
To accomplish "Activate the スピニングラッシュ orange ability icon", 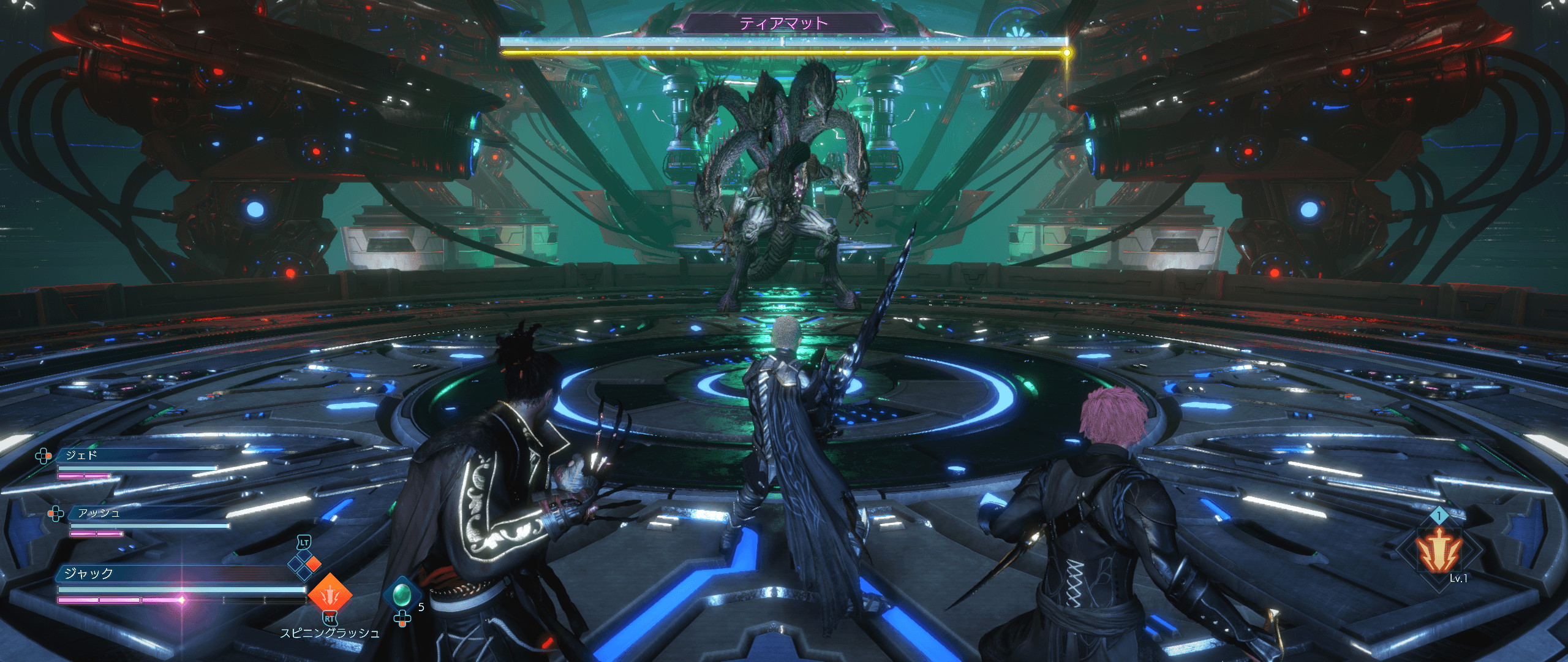I will [330, 595].
